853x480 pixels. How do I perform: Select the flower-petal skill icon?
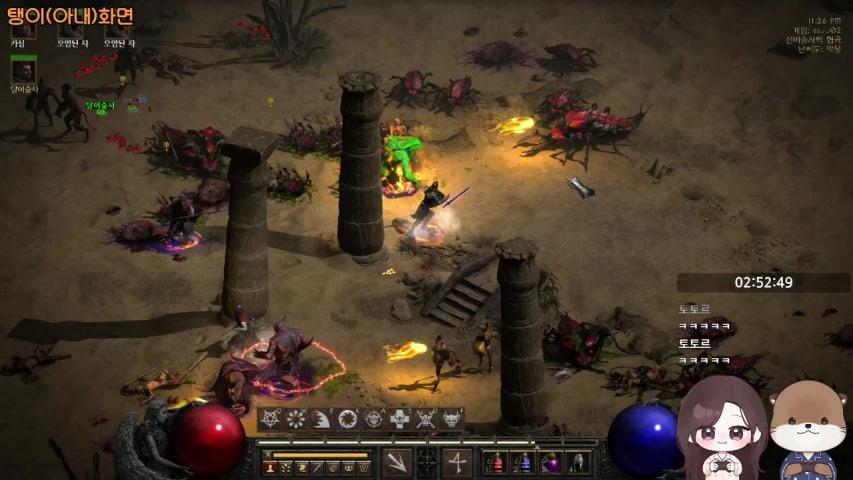(296, 419)
